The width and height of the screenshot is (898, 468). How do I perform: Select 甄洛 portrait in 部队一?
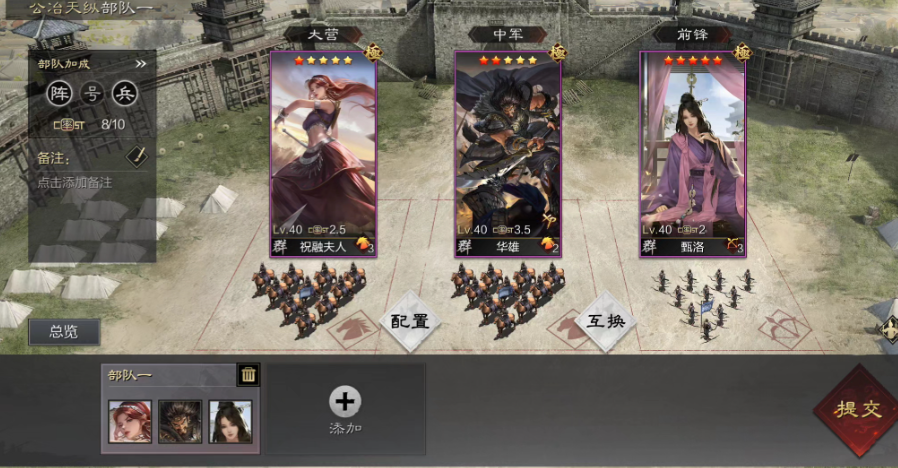[x=230, y=422]
